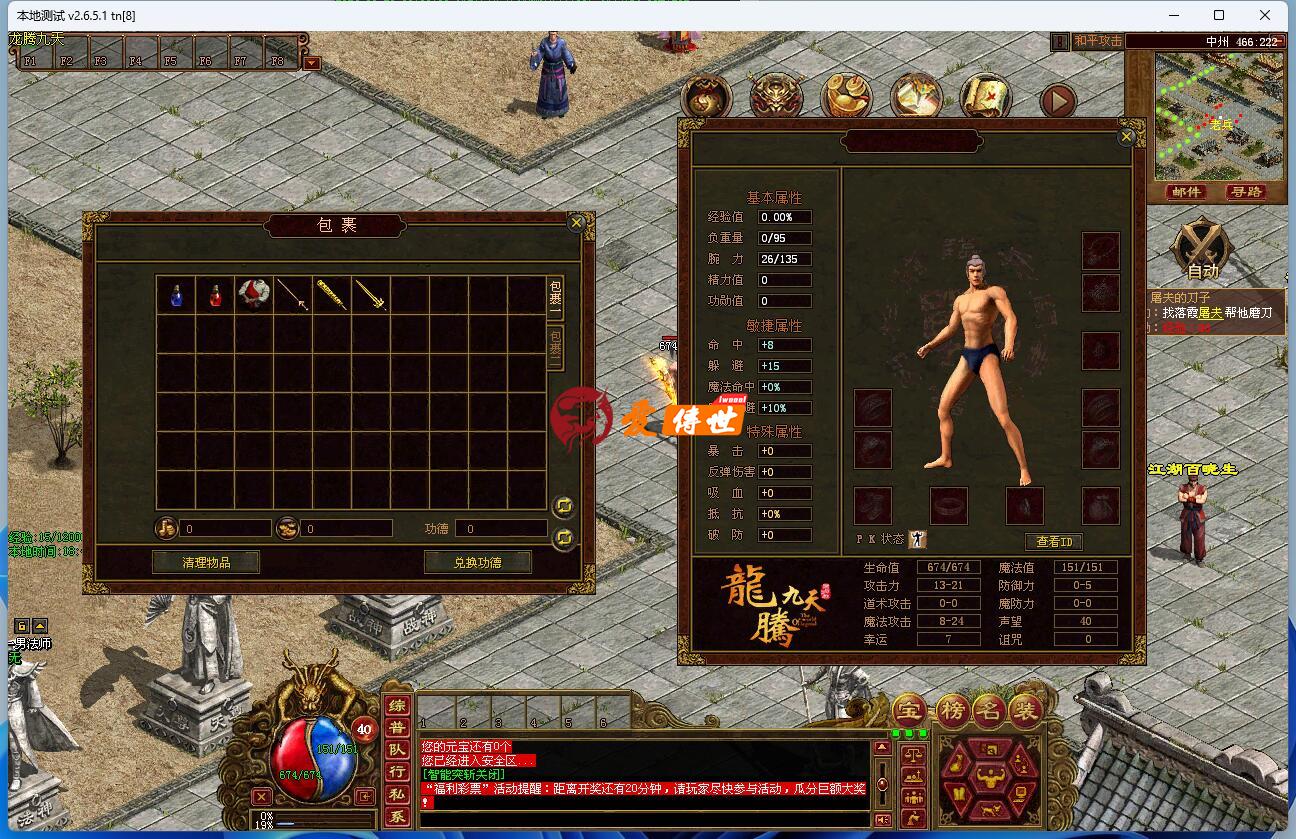Click the play arrow to expand the top toolbar

tap(1058, 99)
